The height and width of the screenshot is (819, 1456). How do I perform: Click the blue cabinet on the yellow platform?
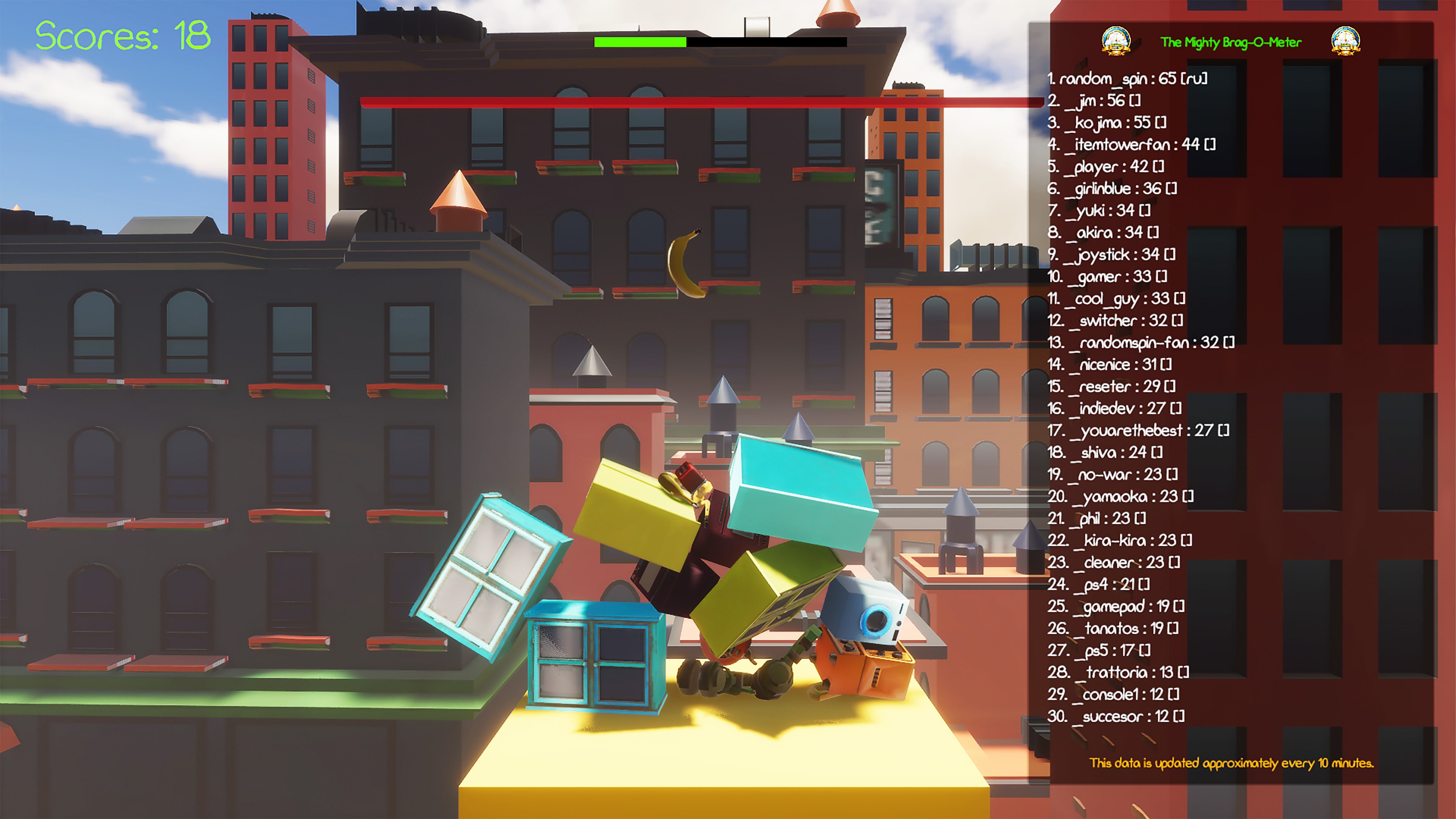tap(593, 659)
